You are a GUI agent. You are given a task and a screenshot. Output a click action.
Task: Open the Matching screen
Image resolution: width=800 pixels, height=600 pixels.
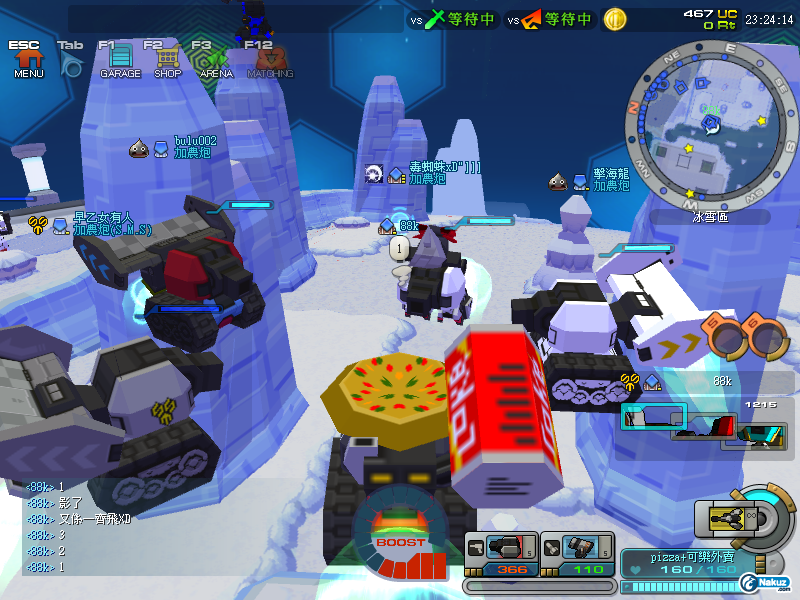tap(270, 62)
